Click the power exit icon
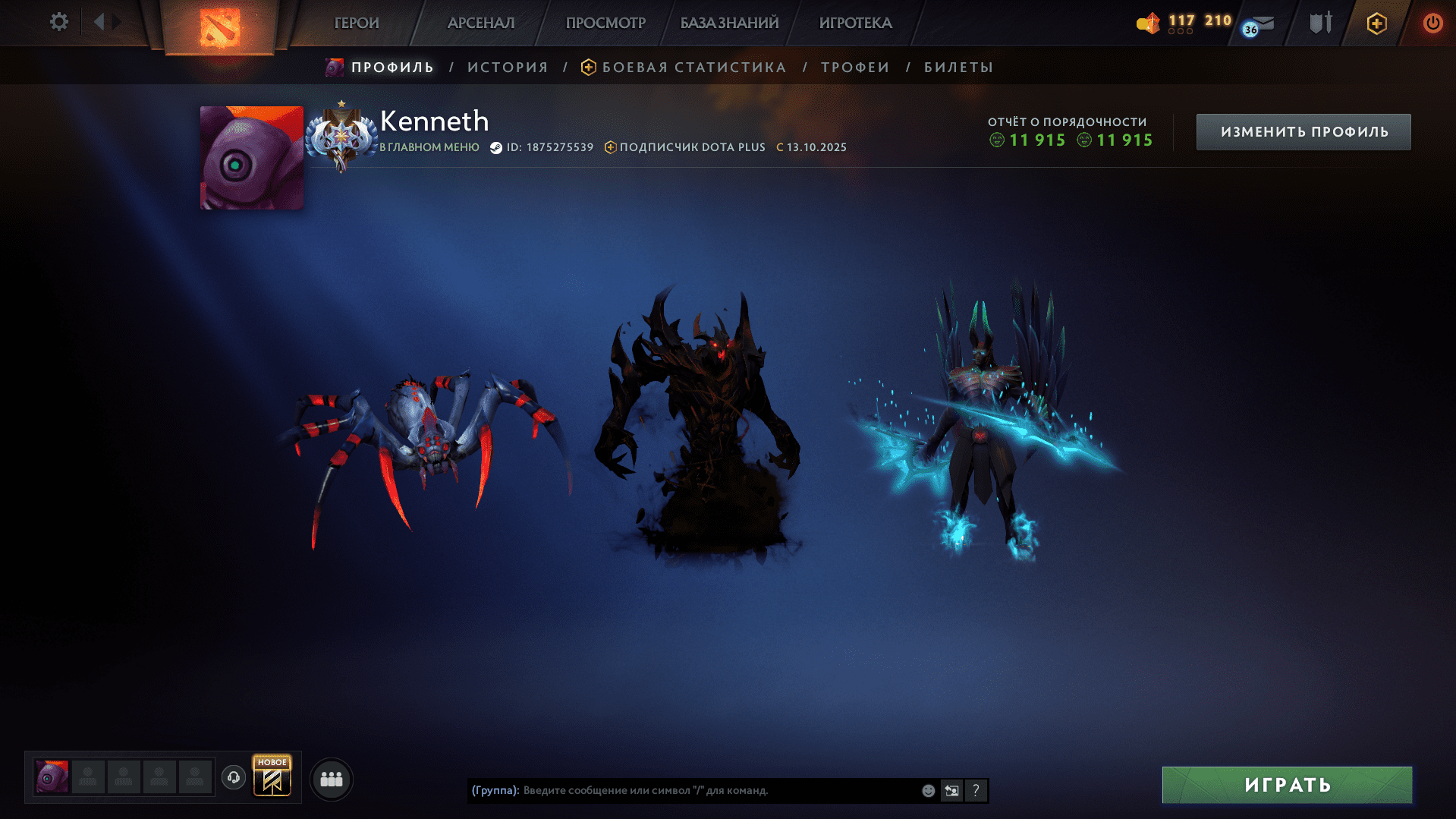The width and height of the screenshot is (1456, 819). (1432, 23)
